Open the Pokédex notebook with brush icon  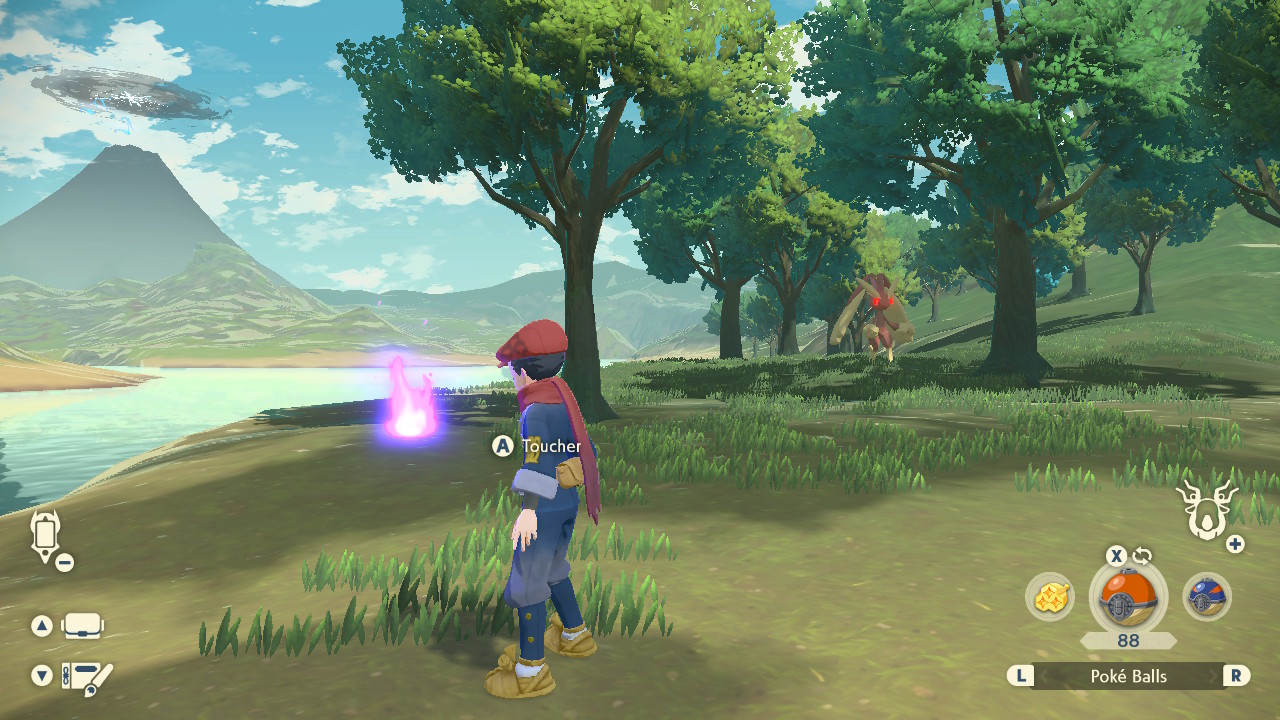86,678
